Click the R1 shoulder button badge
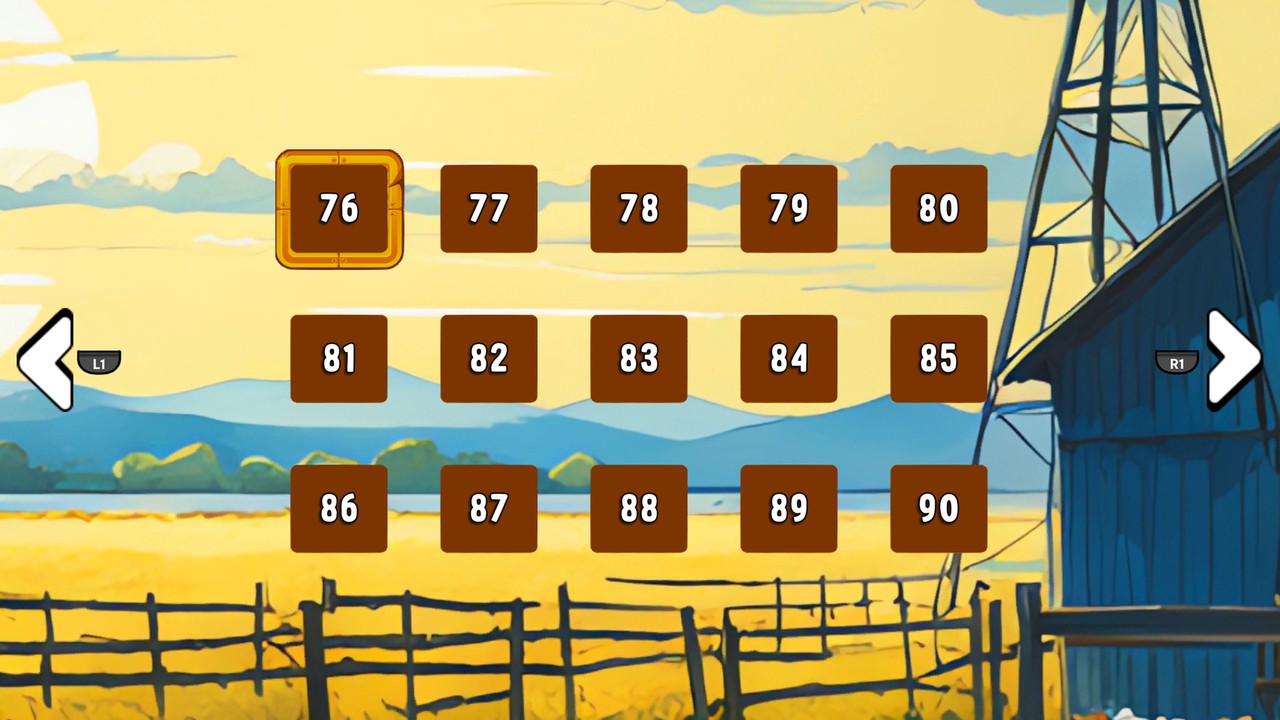Image resolution: width=1280 pixels, height=720 pixels. pos(1178,364)
